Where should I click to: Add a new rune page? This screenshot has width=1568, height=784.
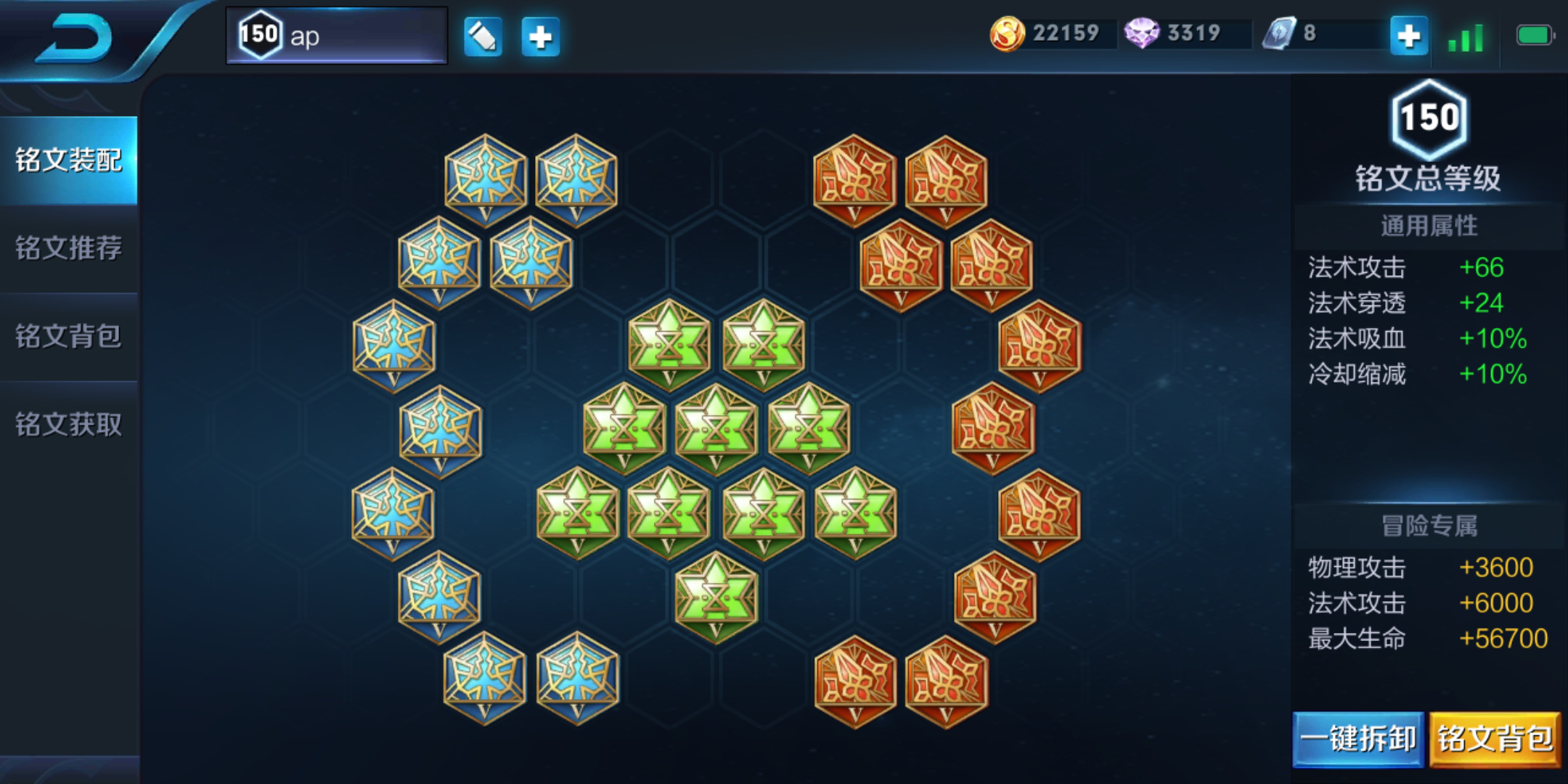click(x=541, y=36)
